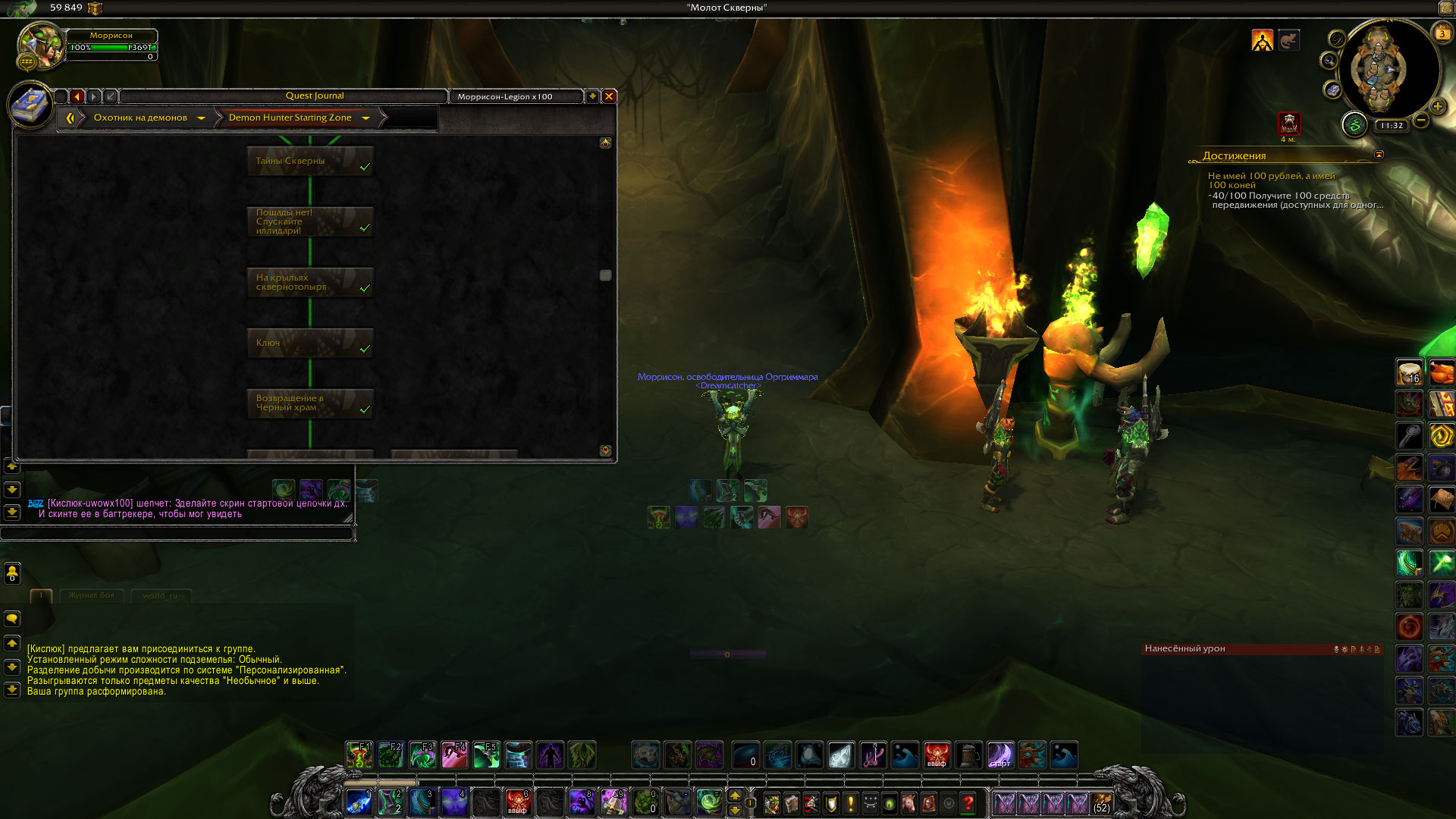
Task: Collapse the Достижения tracker header
Action: pyautogui.click(x=1379, y=155)
